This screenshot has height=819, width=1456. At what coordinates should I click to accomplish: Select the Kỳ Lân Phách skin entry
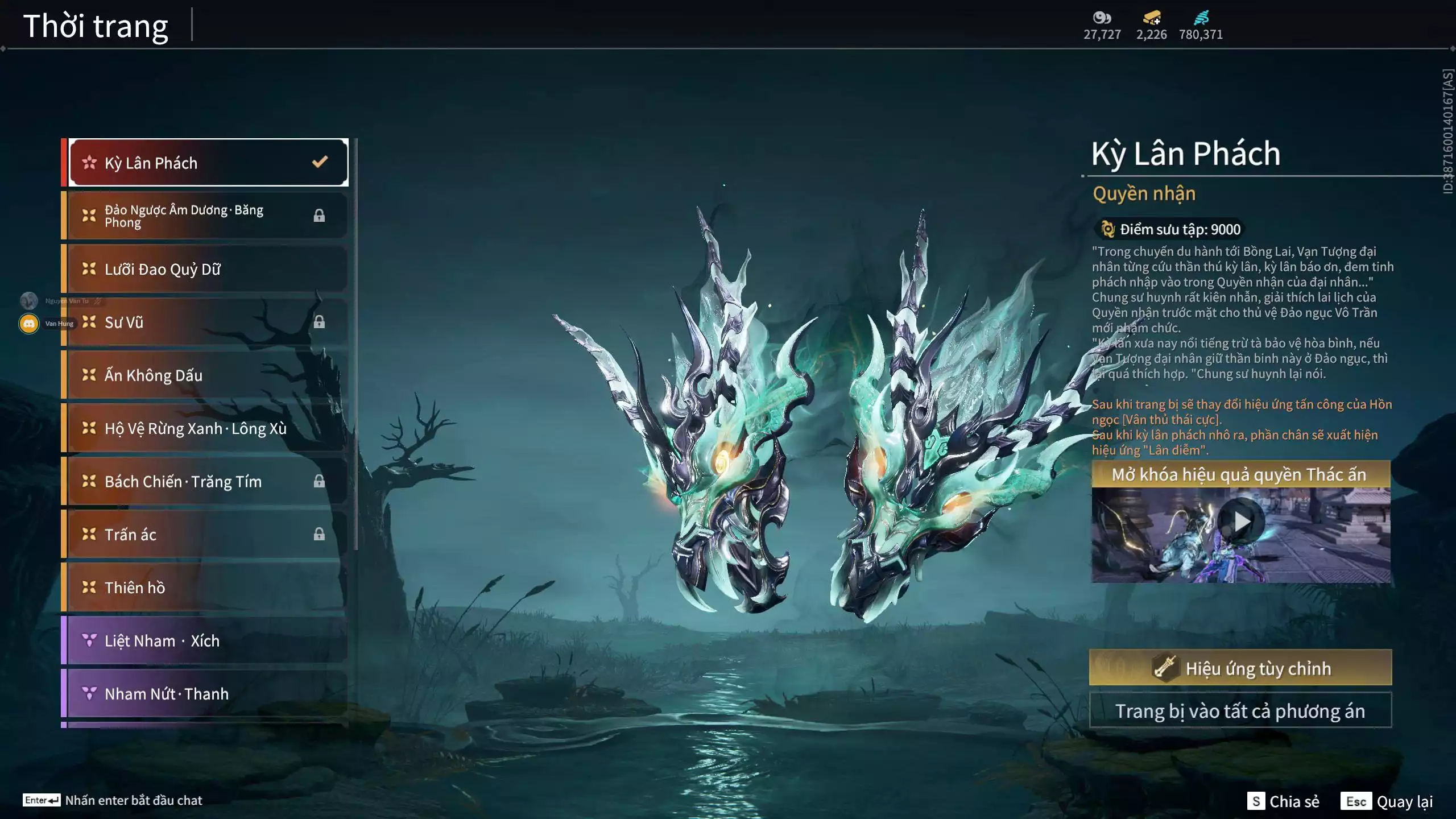[208, 163]
